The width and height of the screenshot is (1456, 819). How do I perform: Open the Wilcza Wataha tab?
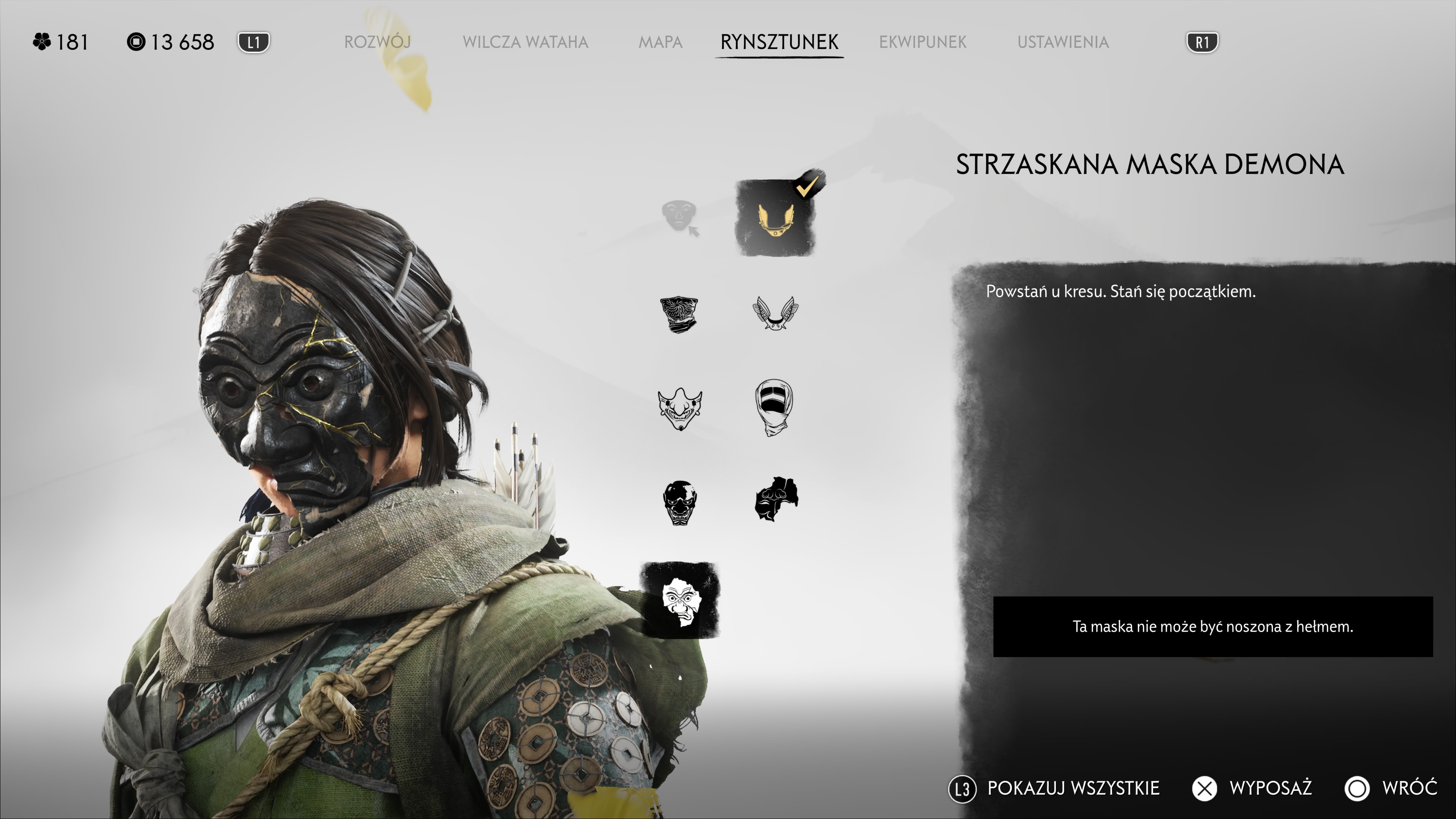click(525, 42)
